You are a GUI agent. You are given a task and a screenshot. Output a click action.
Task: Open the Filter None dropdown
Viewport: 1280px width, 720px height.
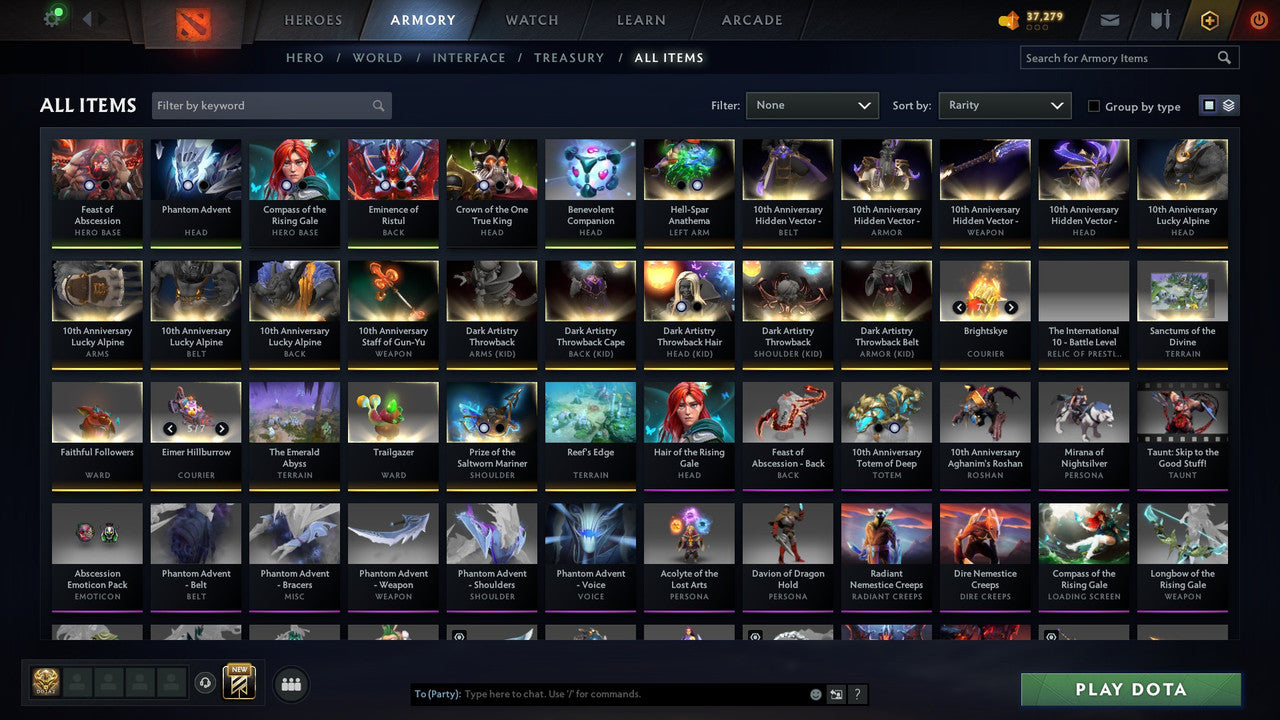(812, 105)
